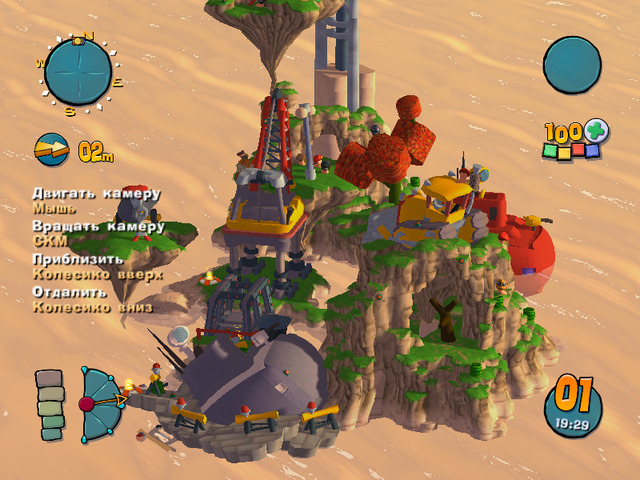Click the semicircular aiming gauge
Screen dimensions: 640x480
(101, 403)
